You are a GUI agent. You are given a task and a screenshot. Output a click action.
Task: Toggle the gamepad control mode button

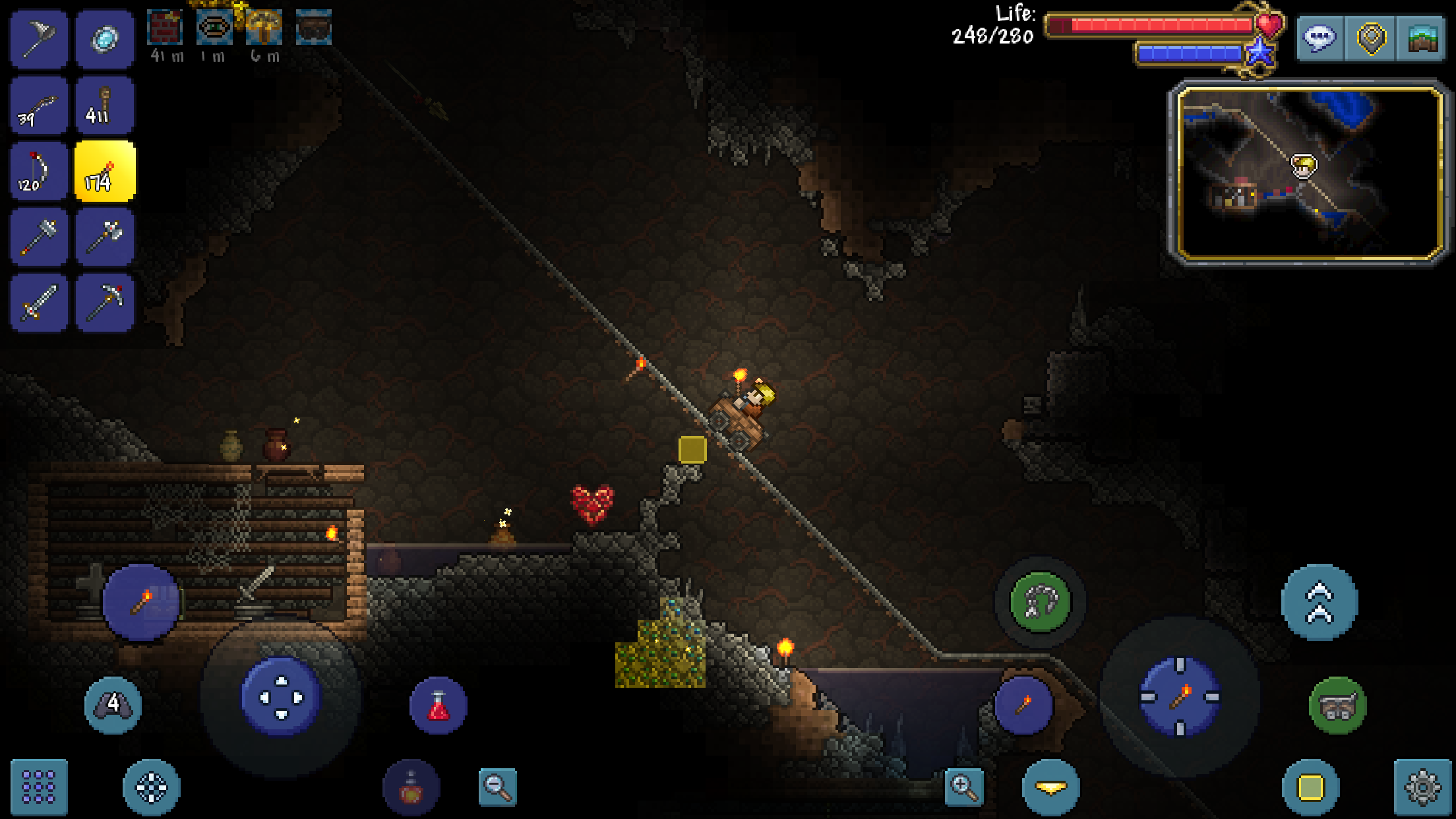[115, 704]
